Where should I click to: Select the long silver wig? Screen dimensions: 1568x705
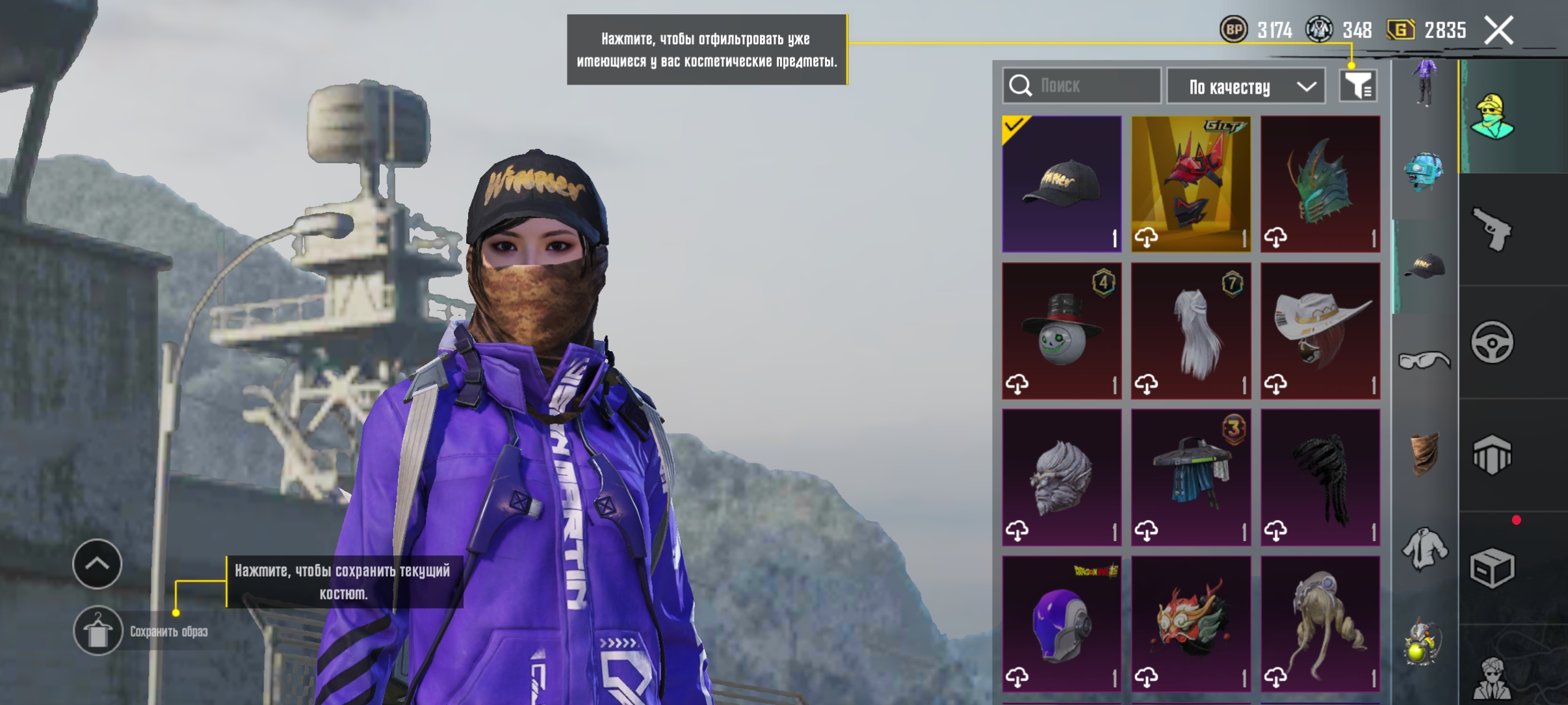(1191, 330)
